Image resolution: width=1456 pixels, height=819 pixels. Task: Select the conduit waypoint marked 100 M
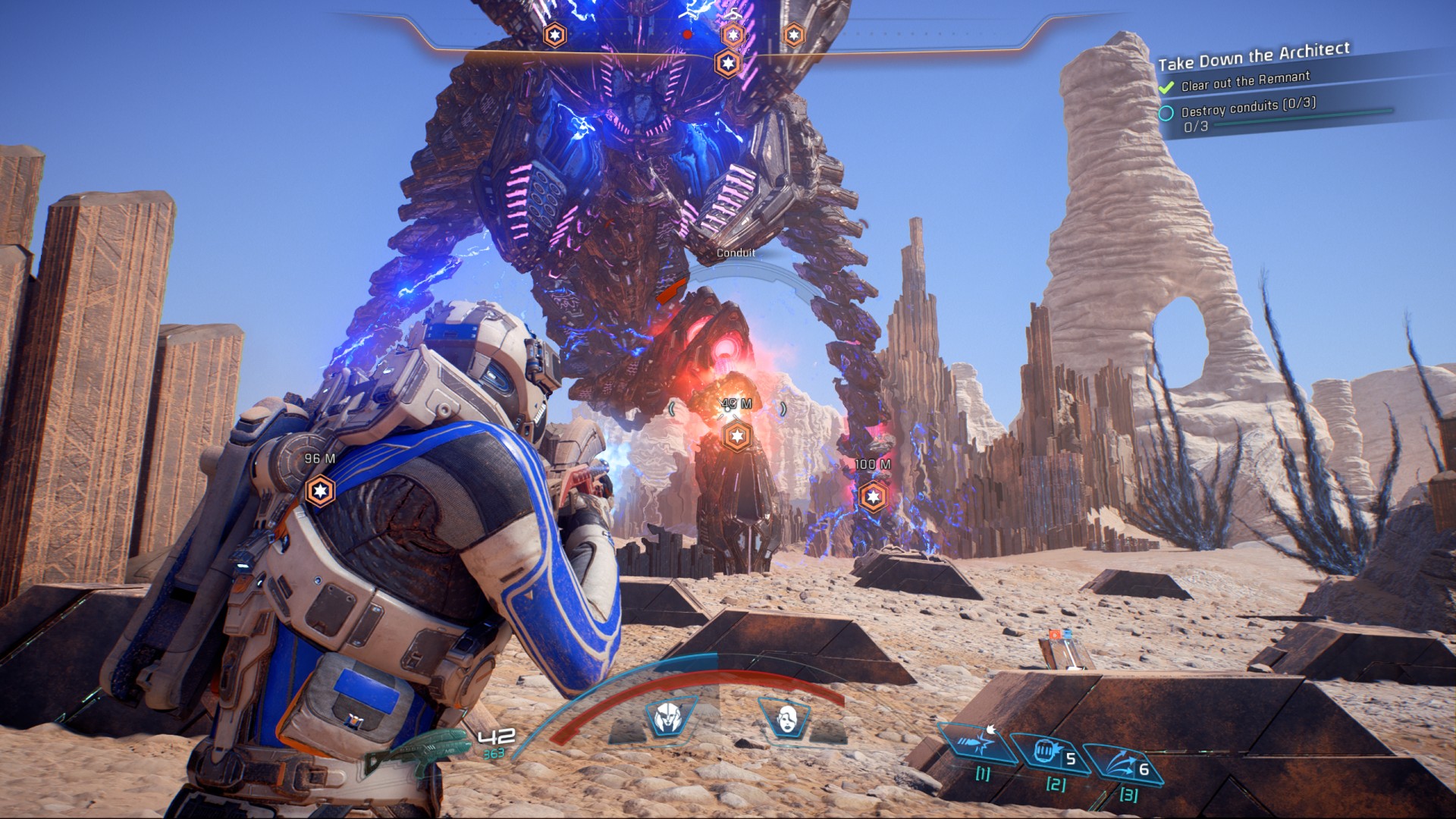[873, 497]
